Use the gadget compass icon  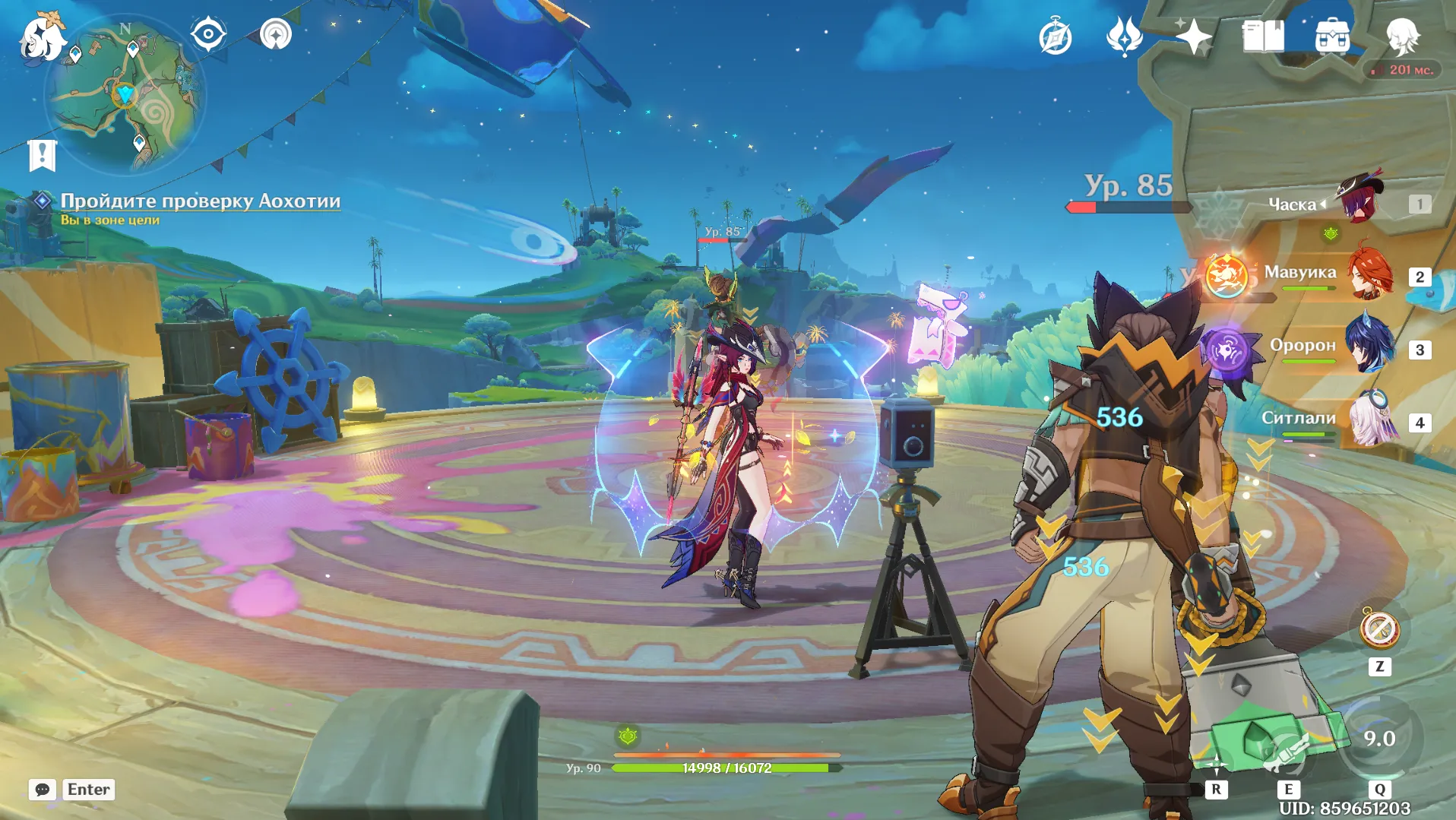click(1379, 630)
